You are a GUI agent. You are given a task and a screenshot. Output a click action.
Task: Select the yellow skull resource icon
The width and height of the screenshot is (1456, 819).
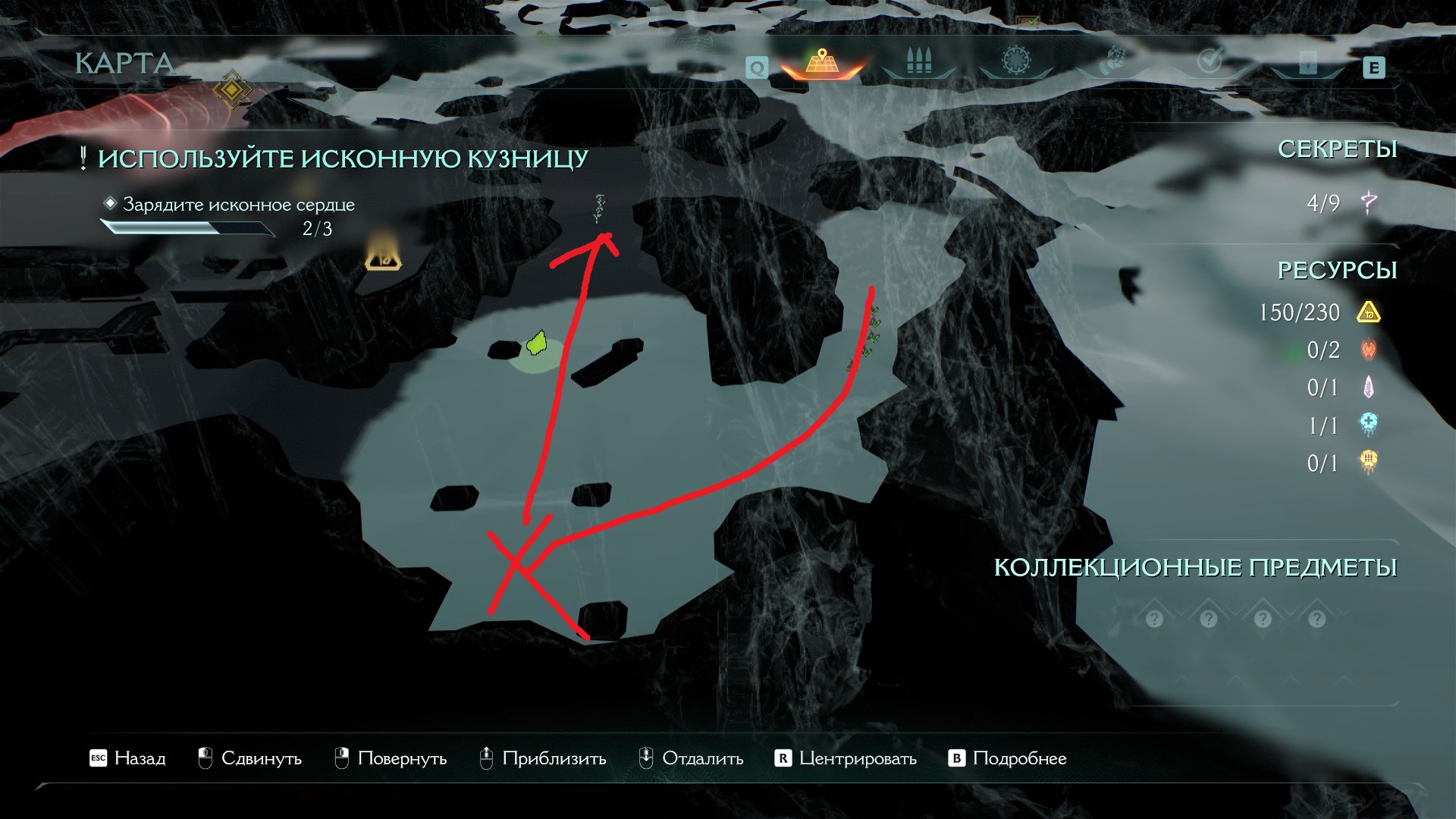click(1369, 462)
